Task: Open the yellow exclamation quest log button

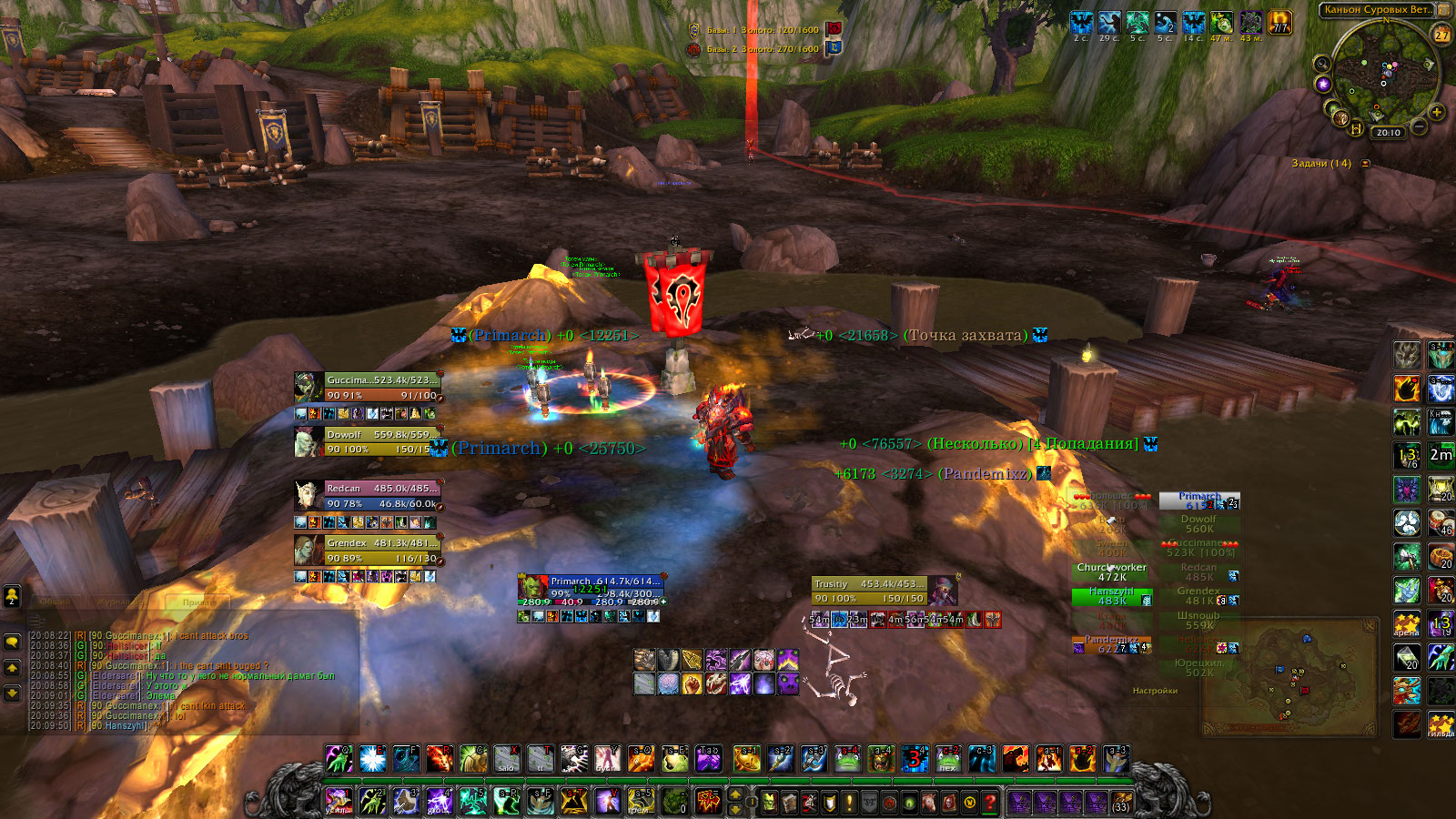Action: tap(850, 803)
